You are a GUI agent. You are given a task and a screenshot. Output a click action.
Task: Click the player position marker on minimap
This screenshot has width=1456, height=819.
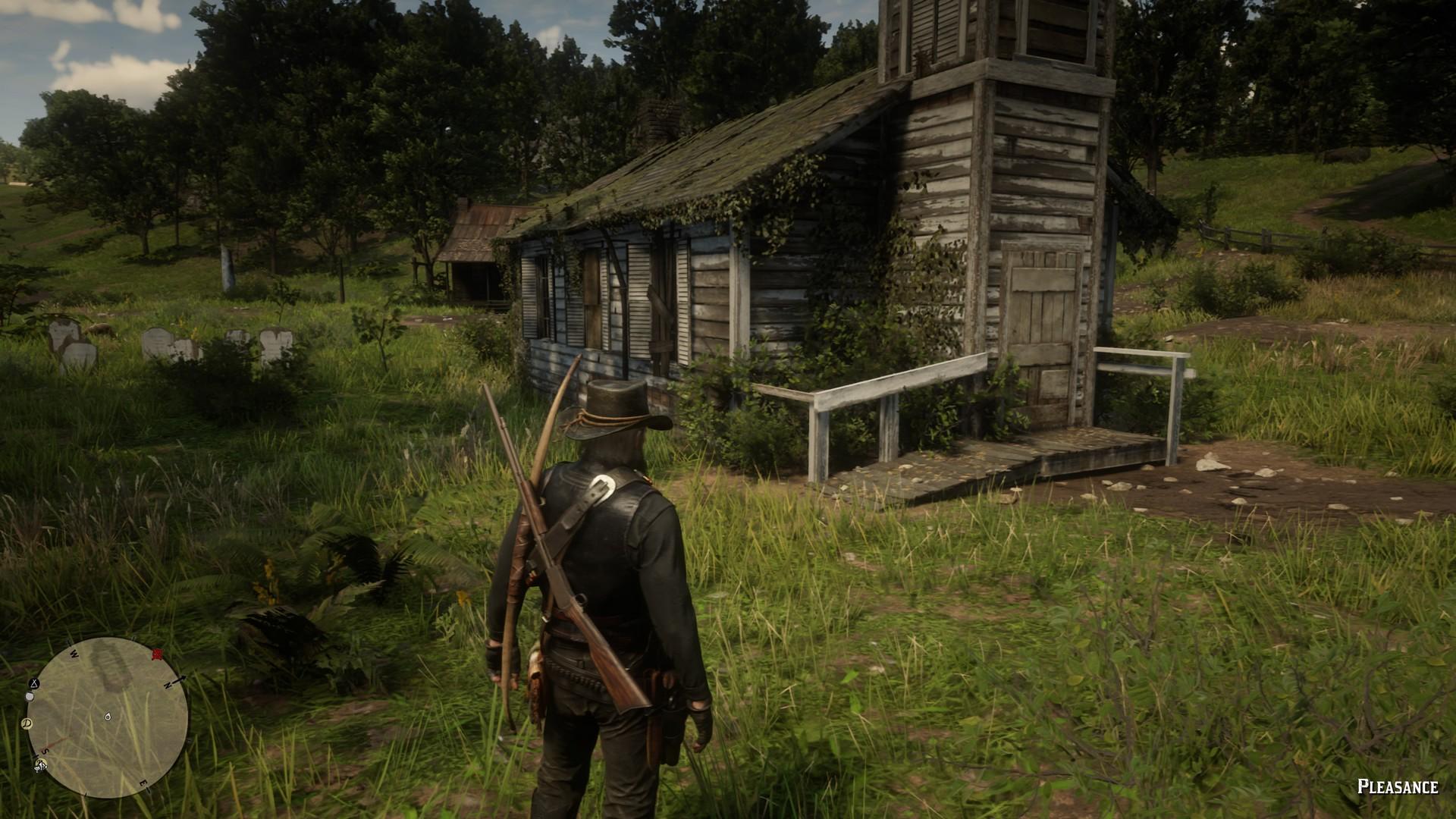tap(108, 716)
